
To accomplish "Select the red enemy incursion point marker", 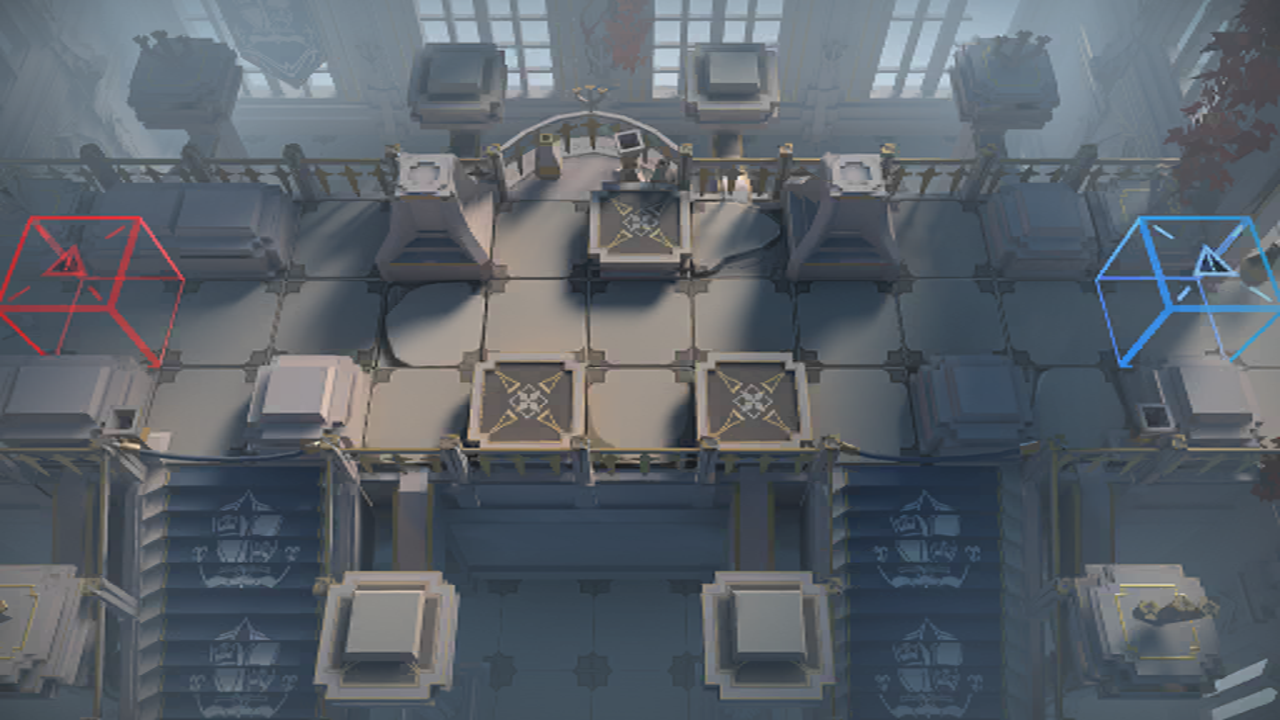I will click(88, 284).
